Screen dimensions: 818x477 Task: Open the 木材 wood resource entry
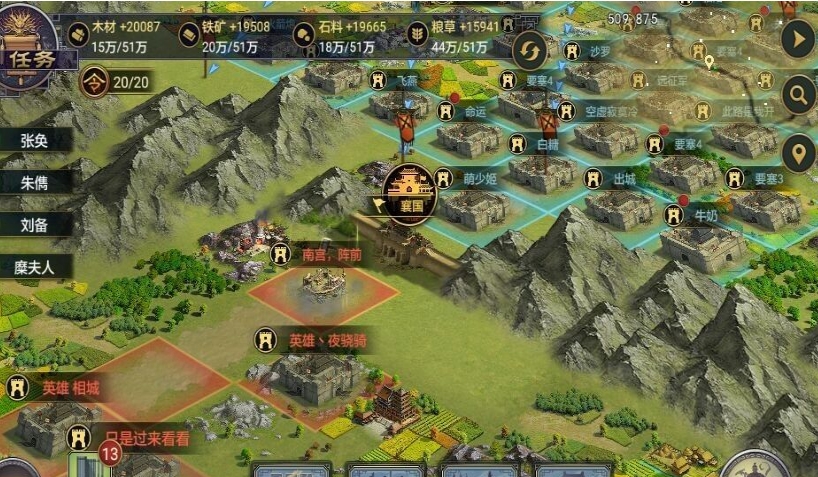coord(112,37)
